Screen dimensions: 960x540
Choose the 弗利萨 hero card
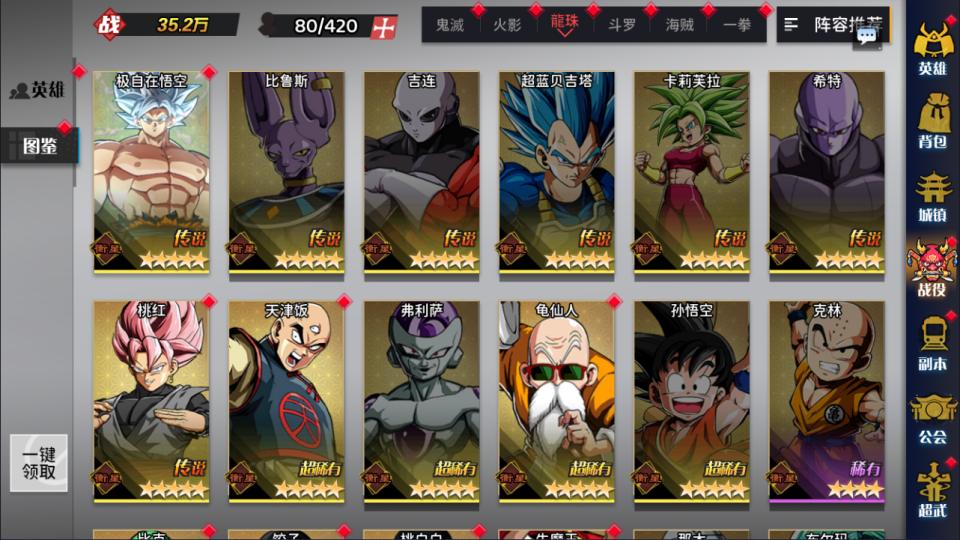tap(421, 400)
